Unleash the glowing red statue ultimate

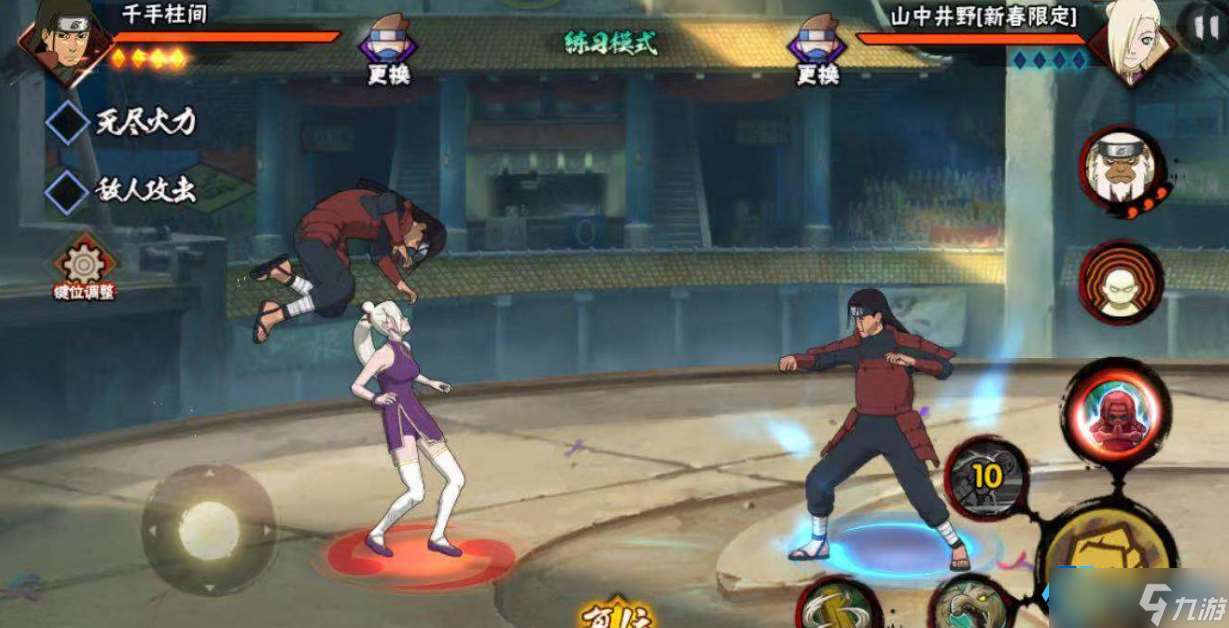[x=1115, y=411]
